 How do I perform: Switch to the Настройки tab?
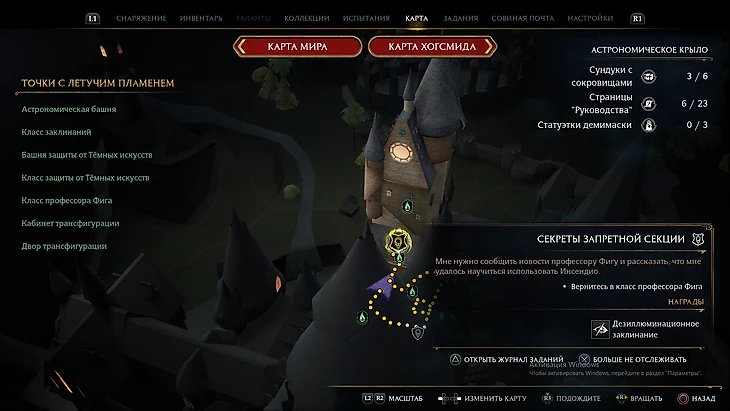click(590, 18)
